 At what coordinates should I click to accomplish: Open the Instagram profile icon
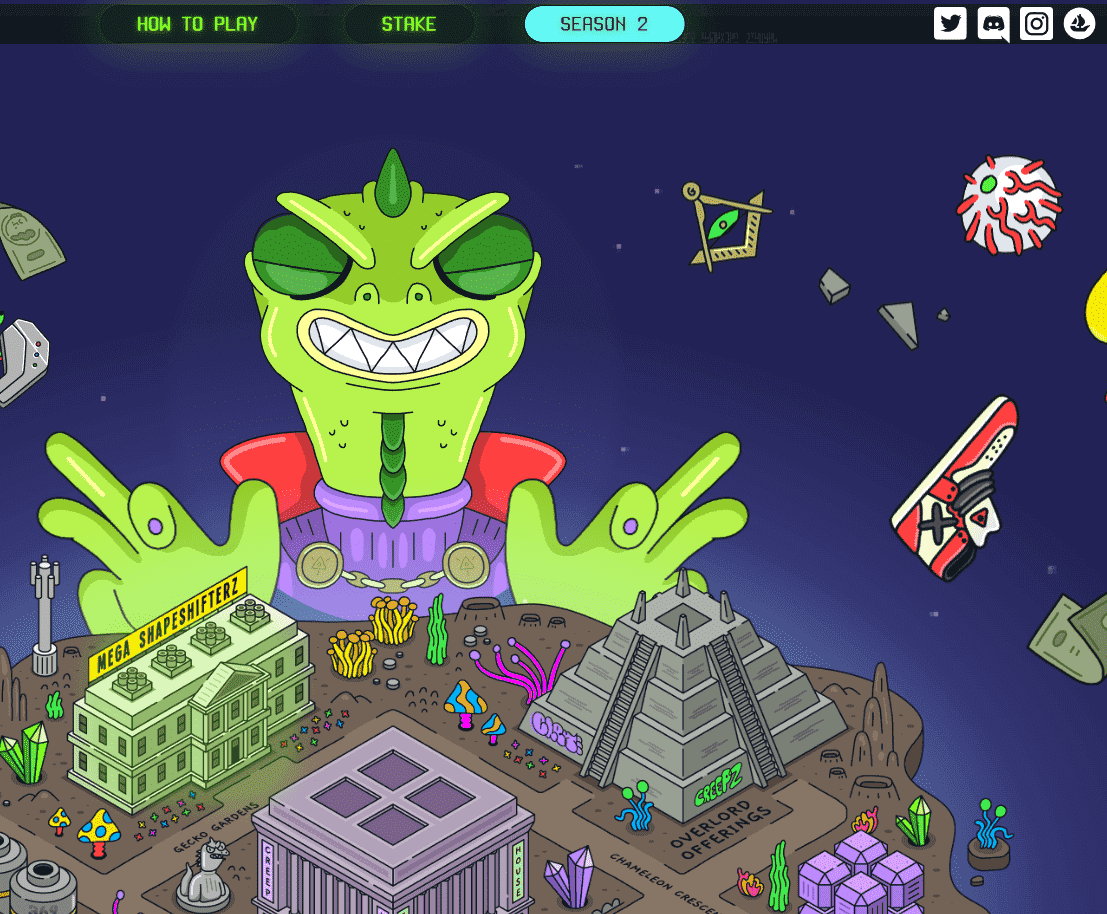pyautogui.click(x=1037, y=23)
